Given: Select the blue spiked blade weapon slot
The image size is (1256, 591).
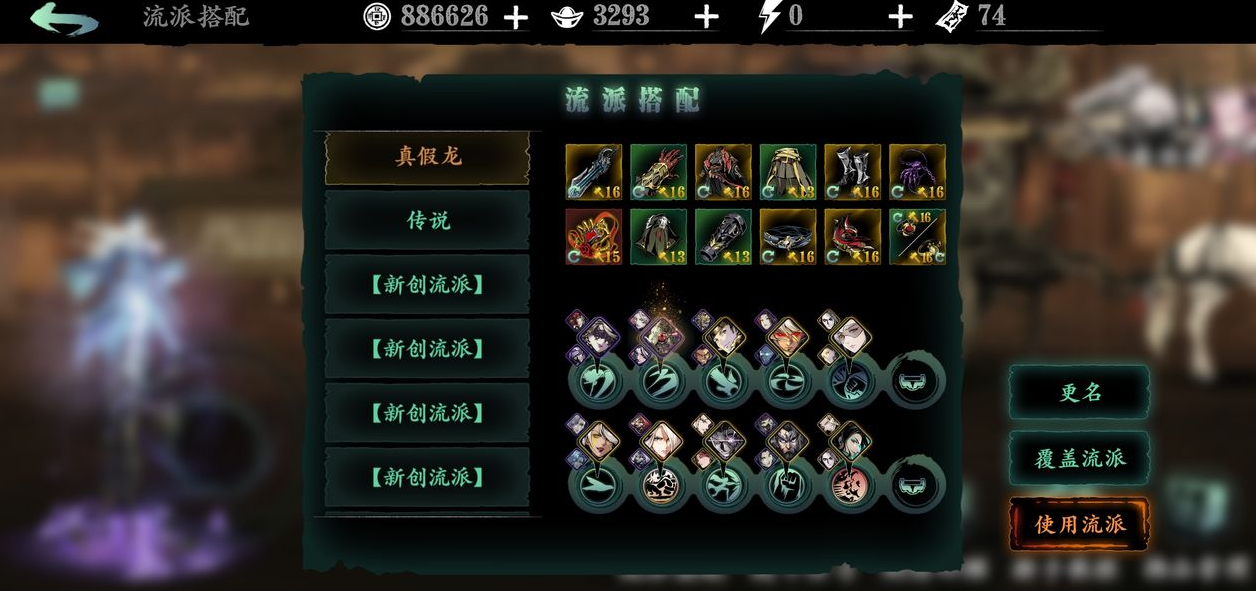Looking at the screenshot, I should pos(594,172).
